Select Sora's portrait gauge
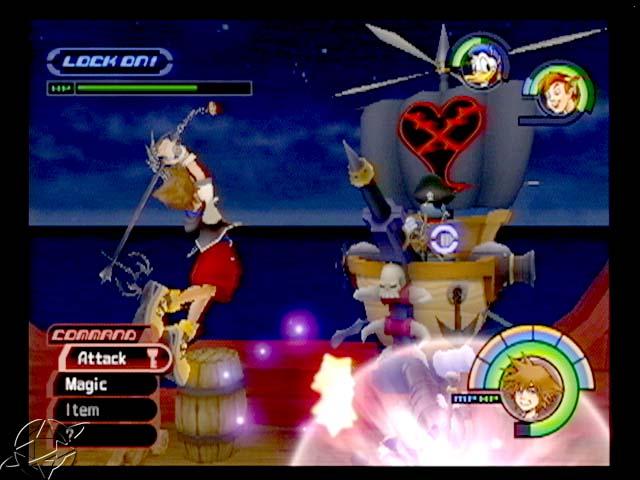 click(531, 386)
